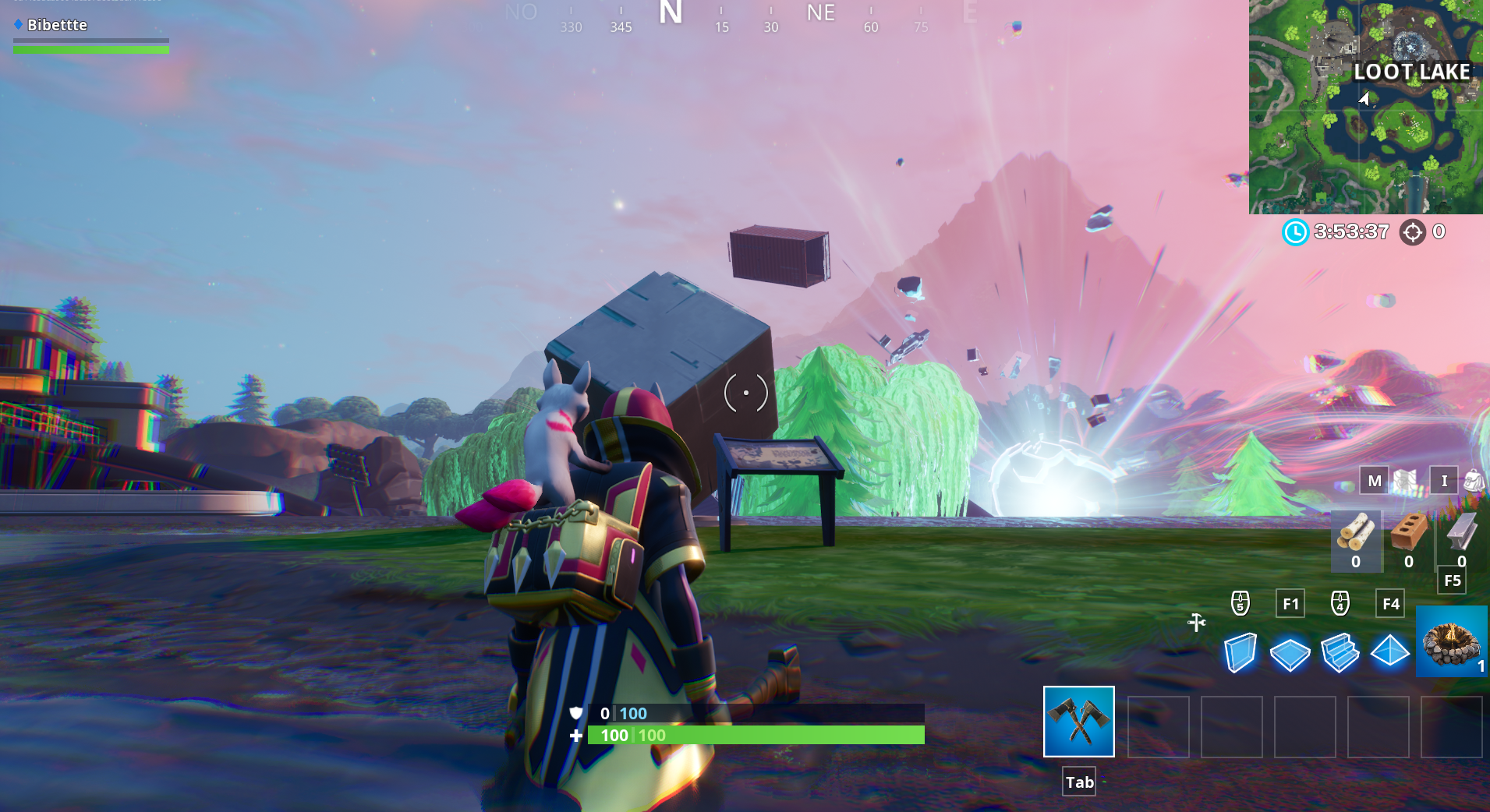This screenshot has height=812, width=1490.
Task: Select the roof building piece
Action: (x=1391, y=653)
